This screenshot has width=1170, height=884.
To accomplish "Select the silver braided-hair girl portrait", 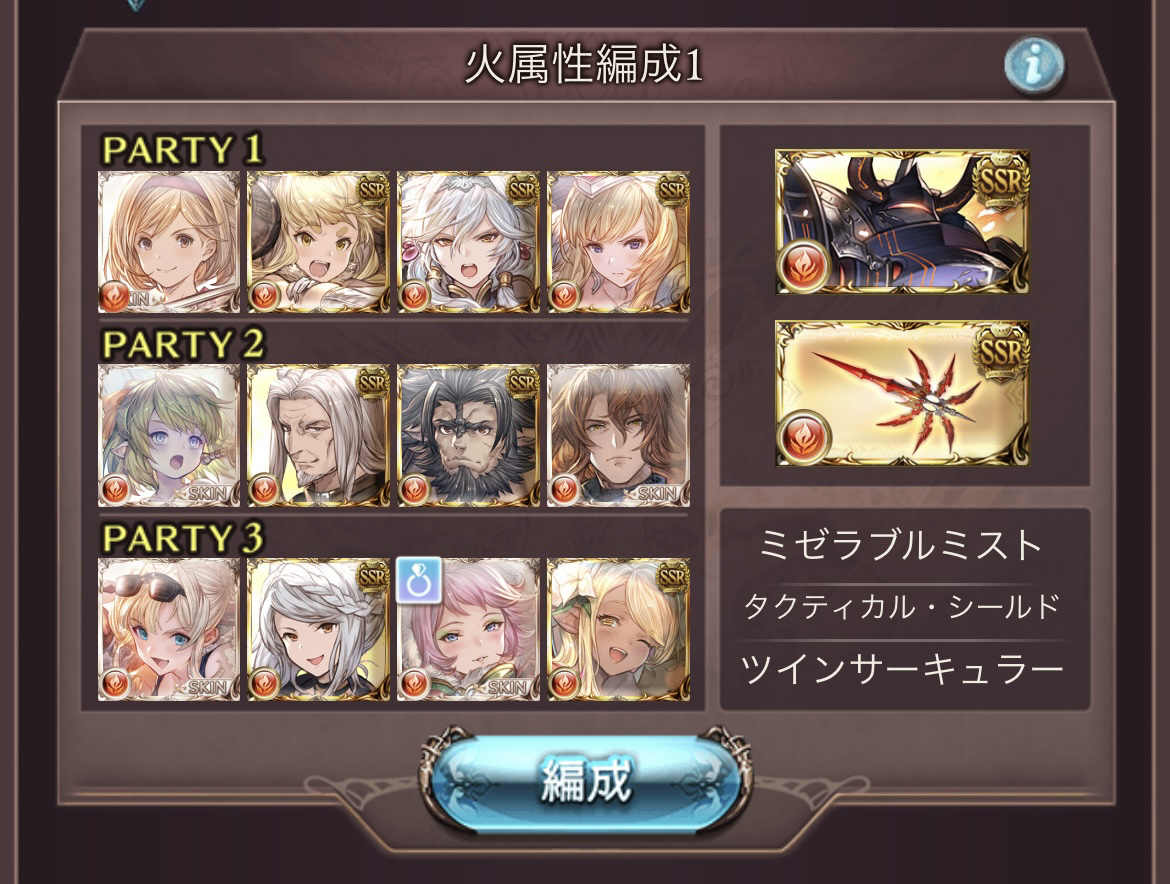I will coord(318,629).
